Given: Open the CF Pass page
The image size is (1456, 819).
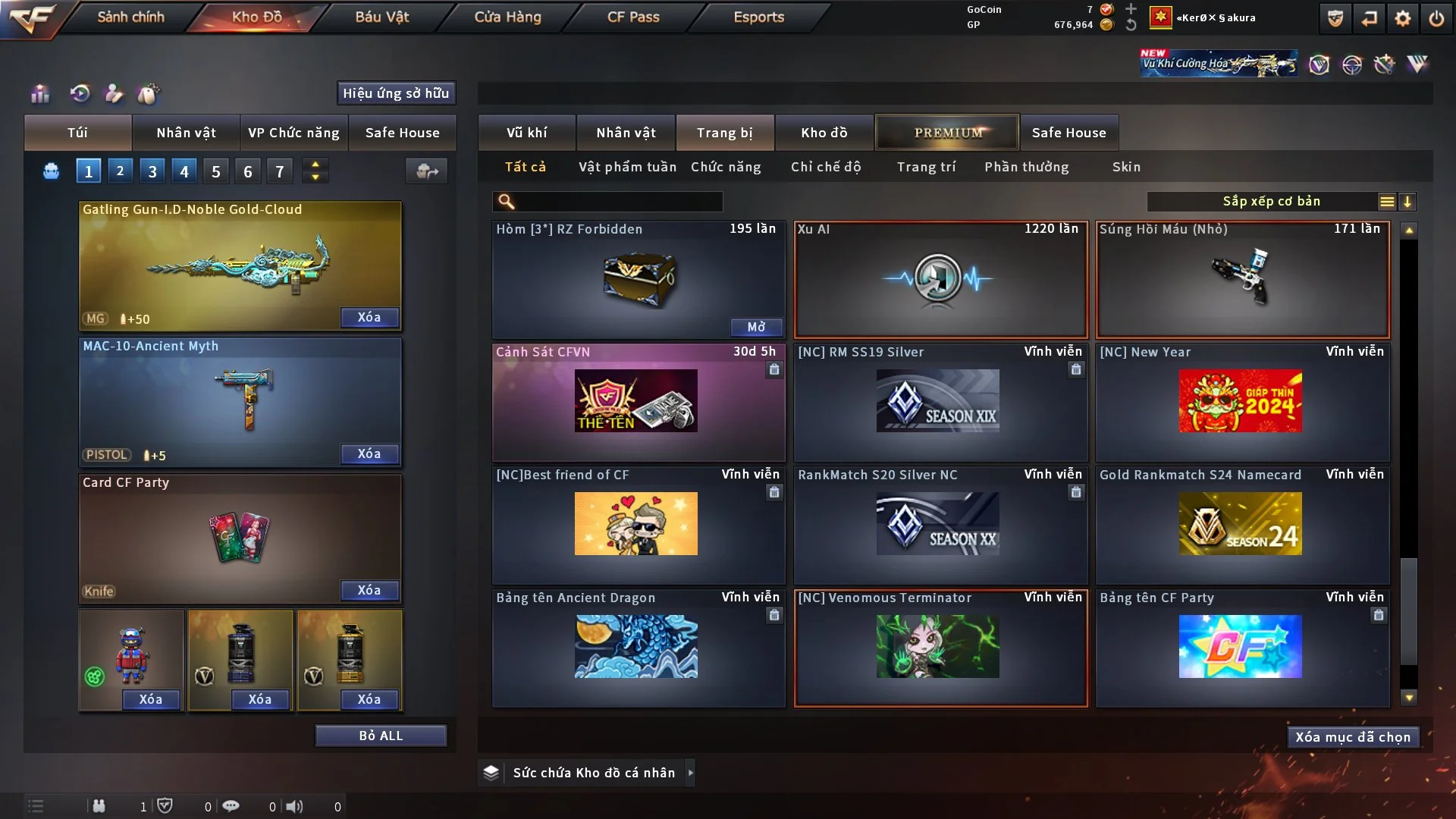Looking at the screenshot, I should pyautogui.click(x=633, y=17).
